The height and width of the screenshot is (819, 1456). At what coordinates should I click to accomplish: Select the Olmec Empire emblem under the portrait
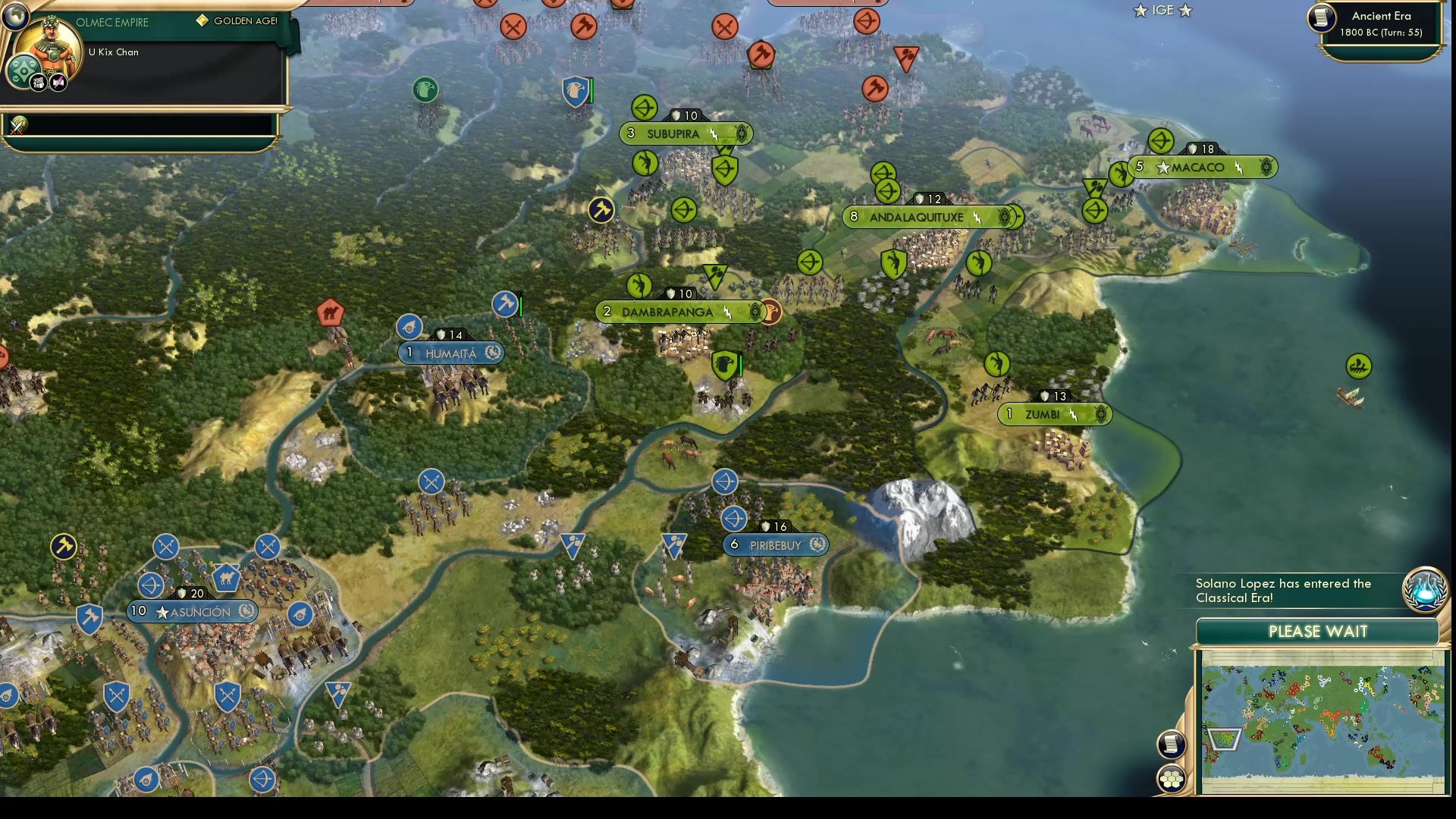point(22,70)
